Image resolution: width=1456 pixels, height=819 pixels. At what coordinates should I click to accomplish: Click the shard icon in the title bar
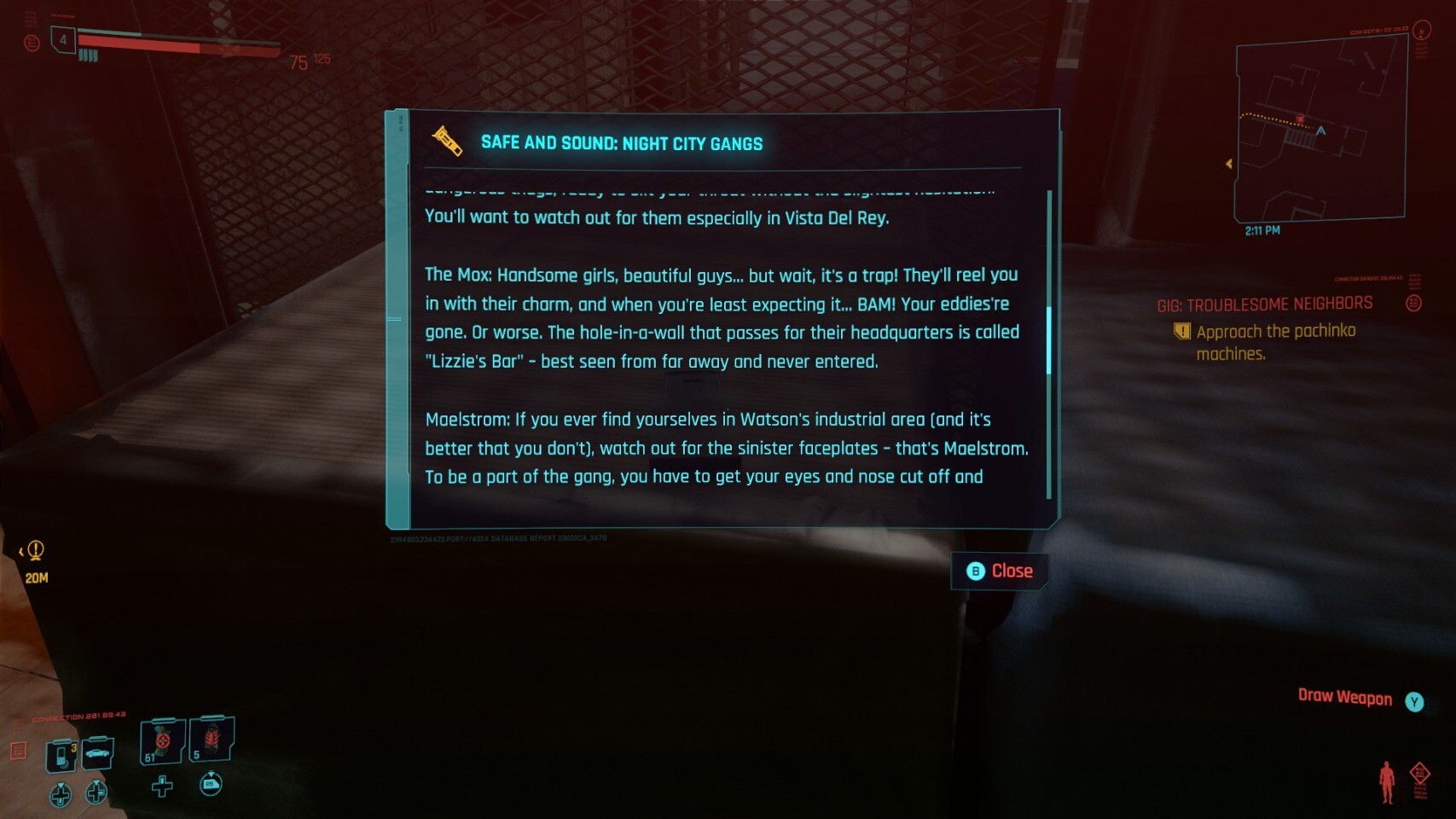pyautogui.click(x=447, y=142)
